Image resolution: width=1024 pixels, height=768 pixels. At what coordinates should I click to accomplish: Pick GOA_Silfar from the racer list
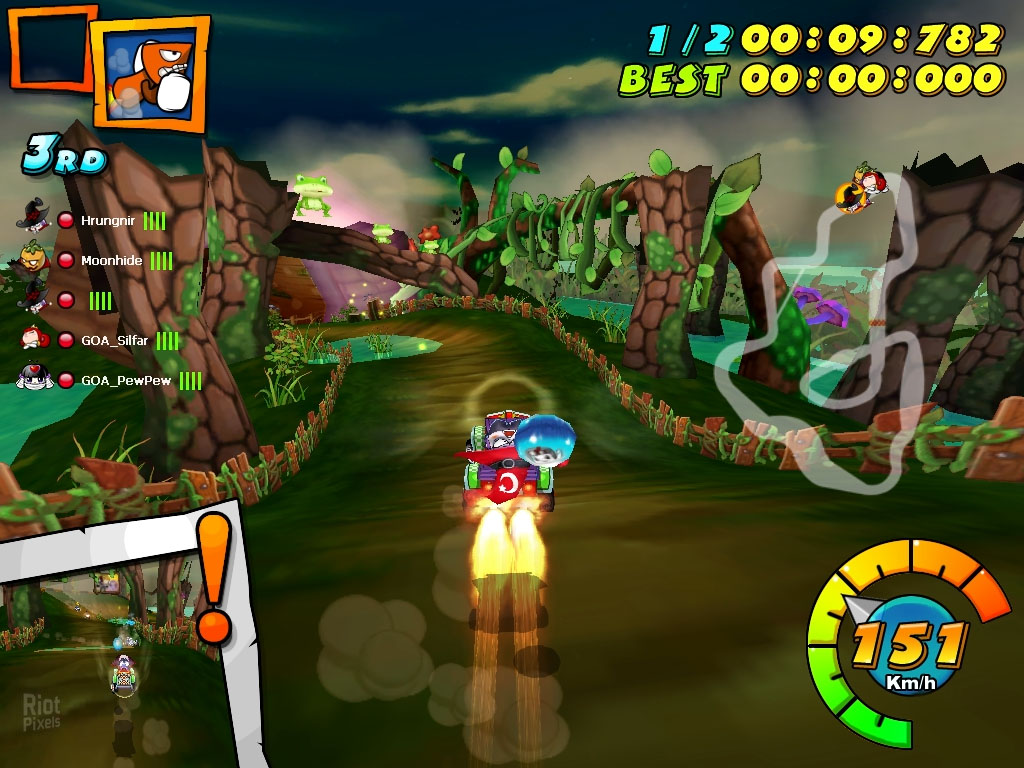pos(114,340)
